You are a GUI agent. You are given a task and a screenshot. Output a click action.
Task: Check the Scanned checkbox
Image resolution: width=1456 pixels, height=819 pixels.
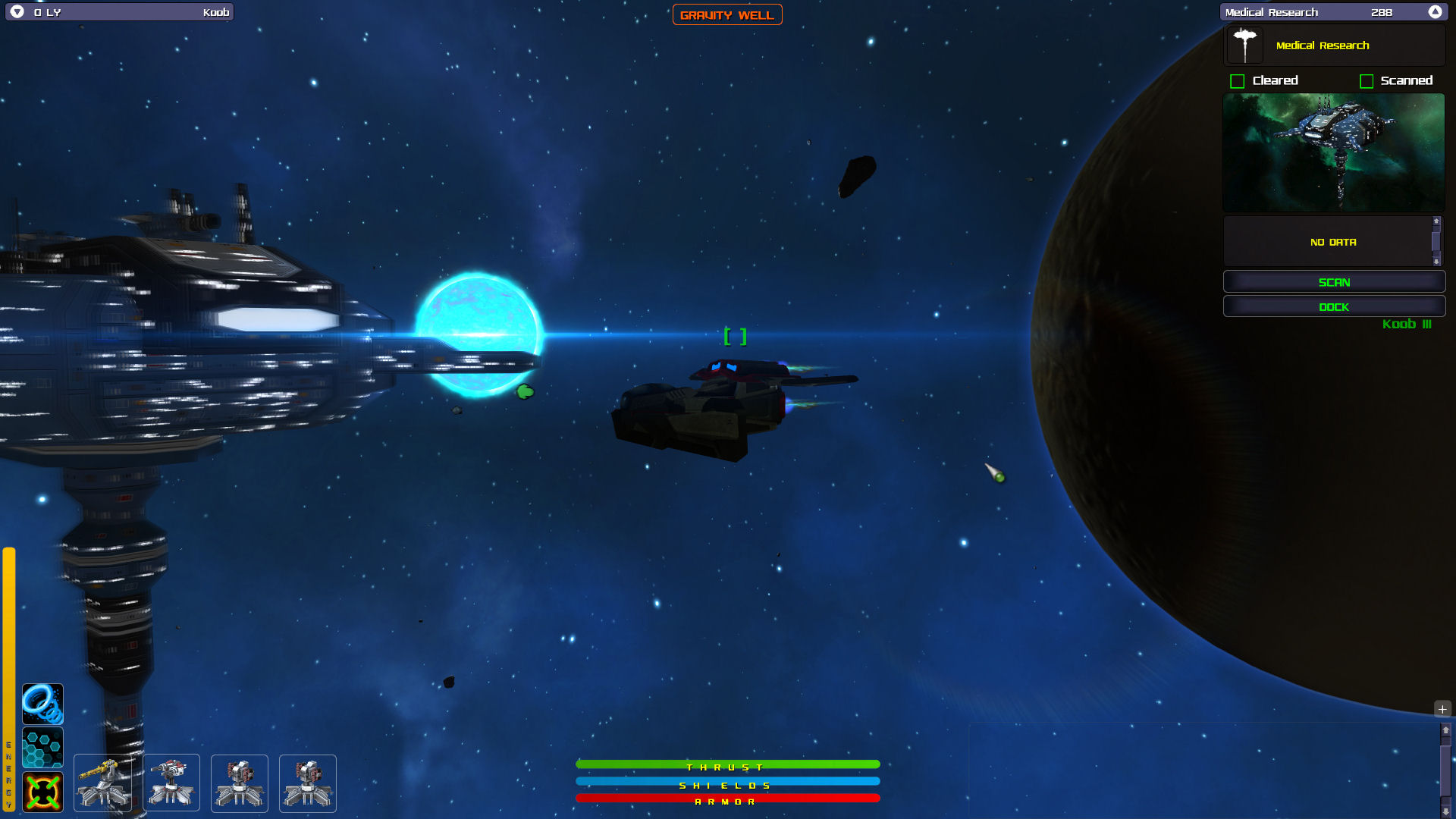pyautogui.click(x=1367, y=80)
